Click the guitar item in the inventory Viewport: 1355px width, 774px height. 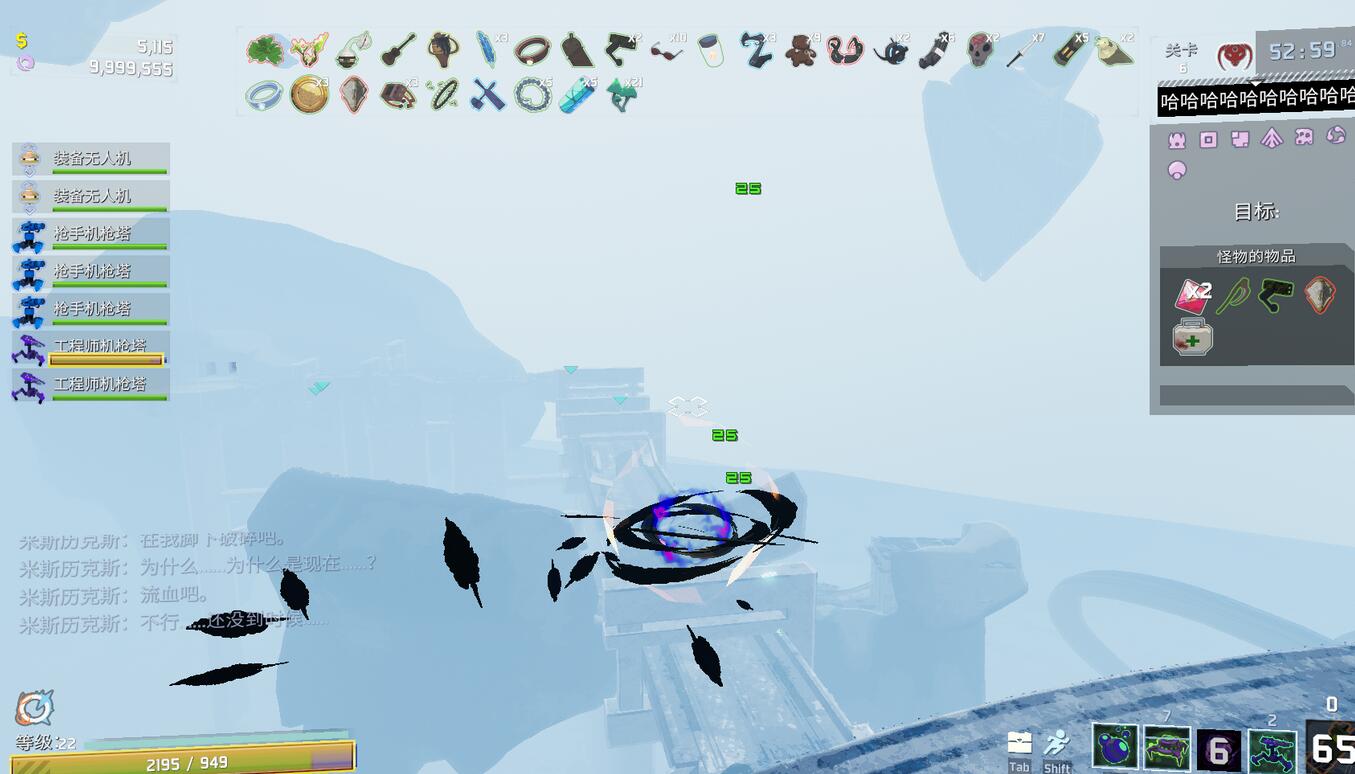point(398,50)
